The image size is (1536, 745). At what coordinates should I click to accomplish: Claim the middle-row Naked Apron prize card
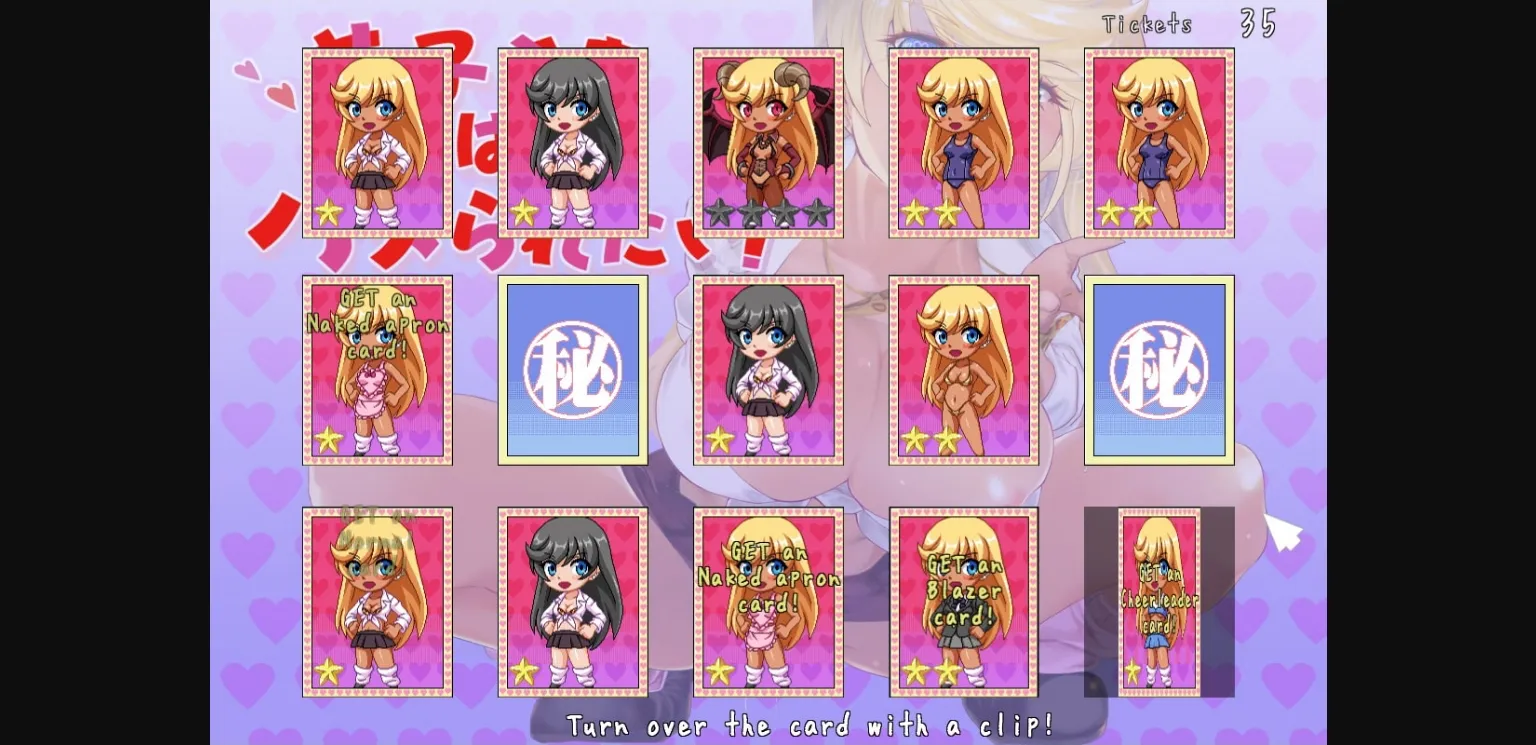point(376,369)
